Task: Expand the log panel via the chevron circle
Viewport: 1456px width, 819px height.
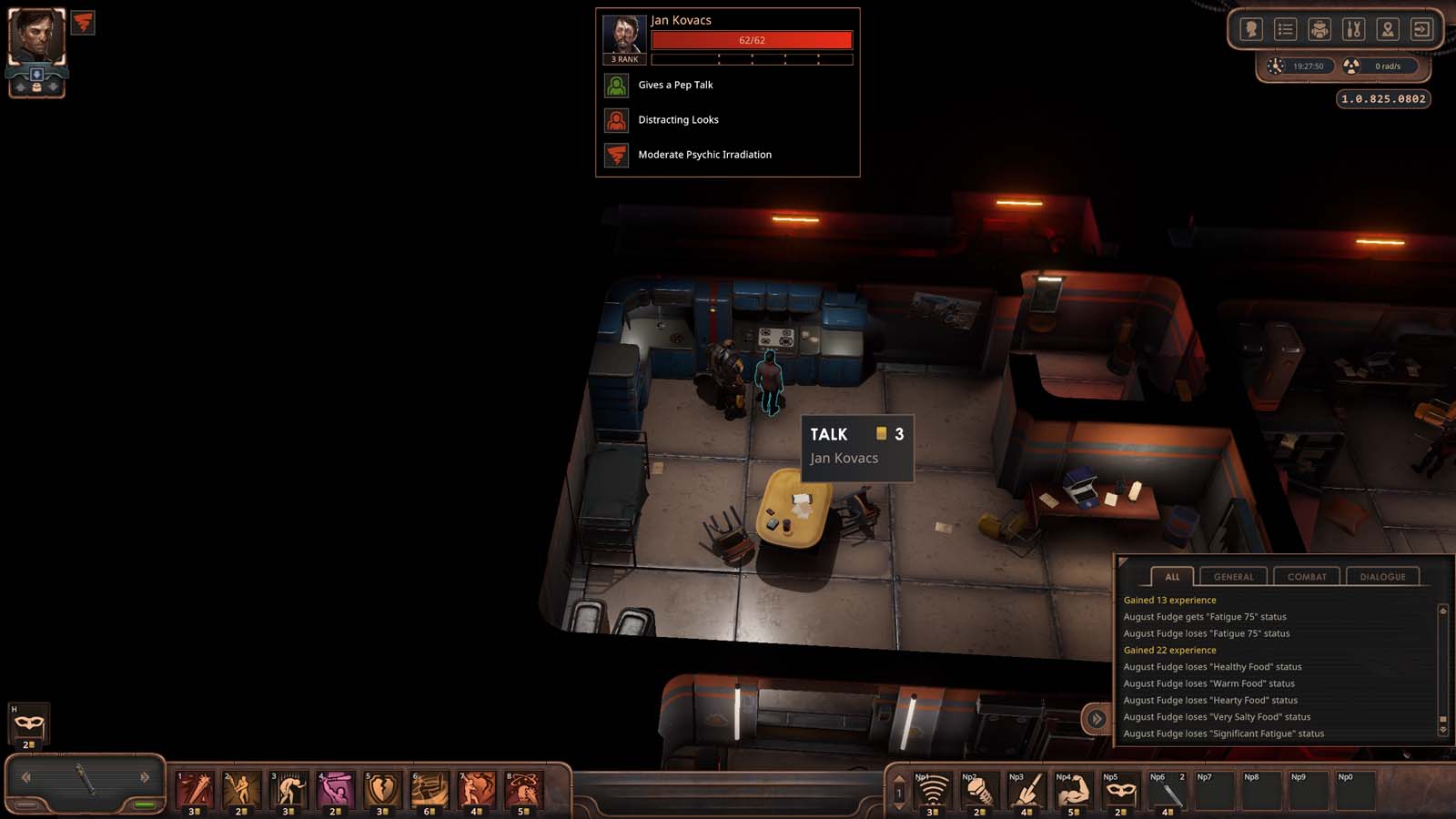Action: pyautogui.click(x=1097, y=717)
